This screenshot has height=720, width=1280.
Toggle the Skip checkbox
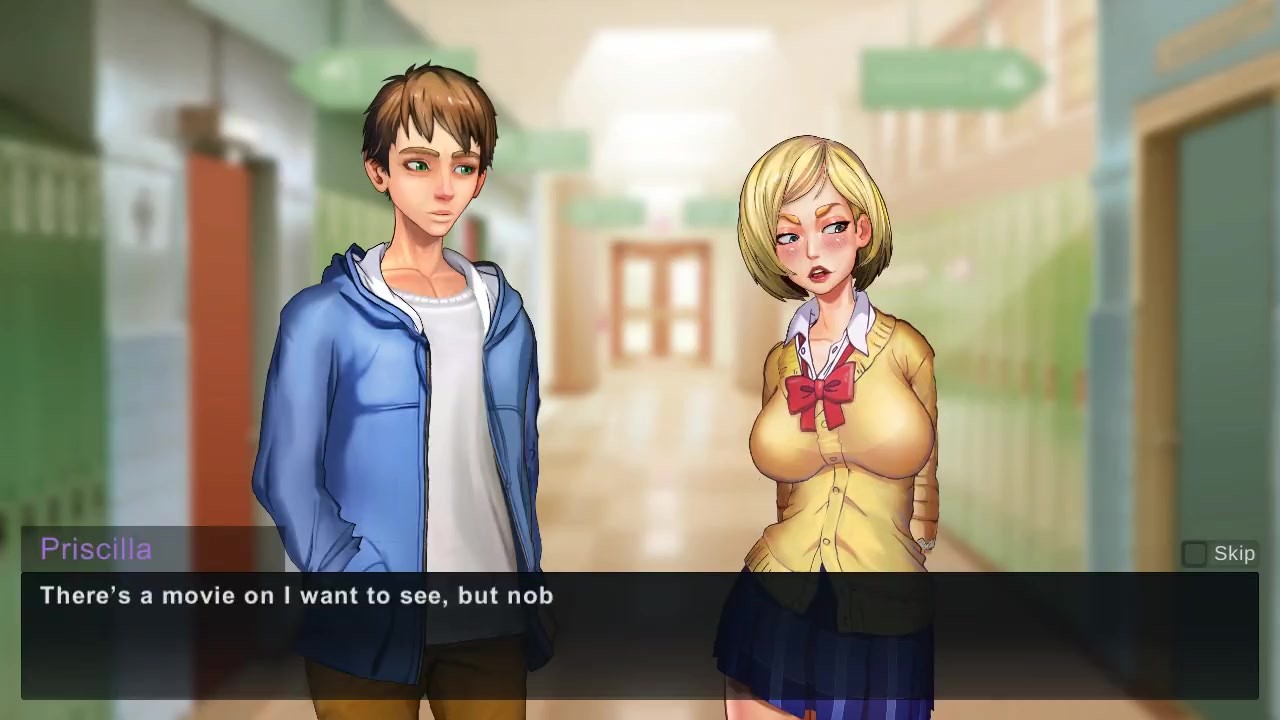tap(1195, 554)
